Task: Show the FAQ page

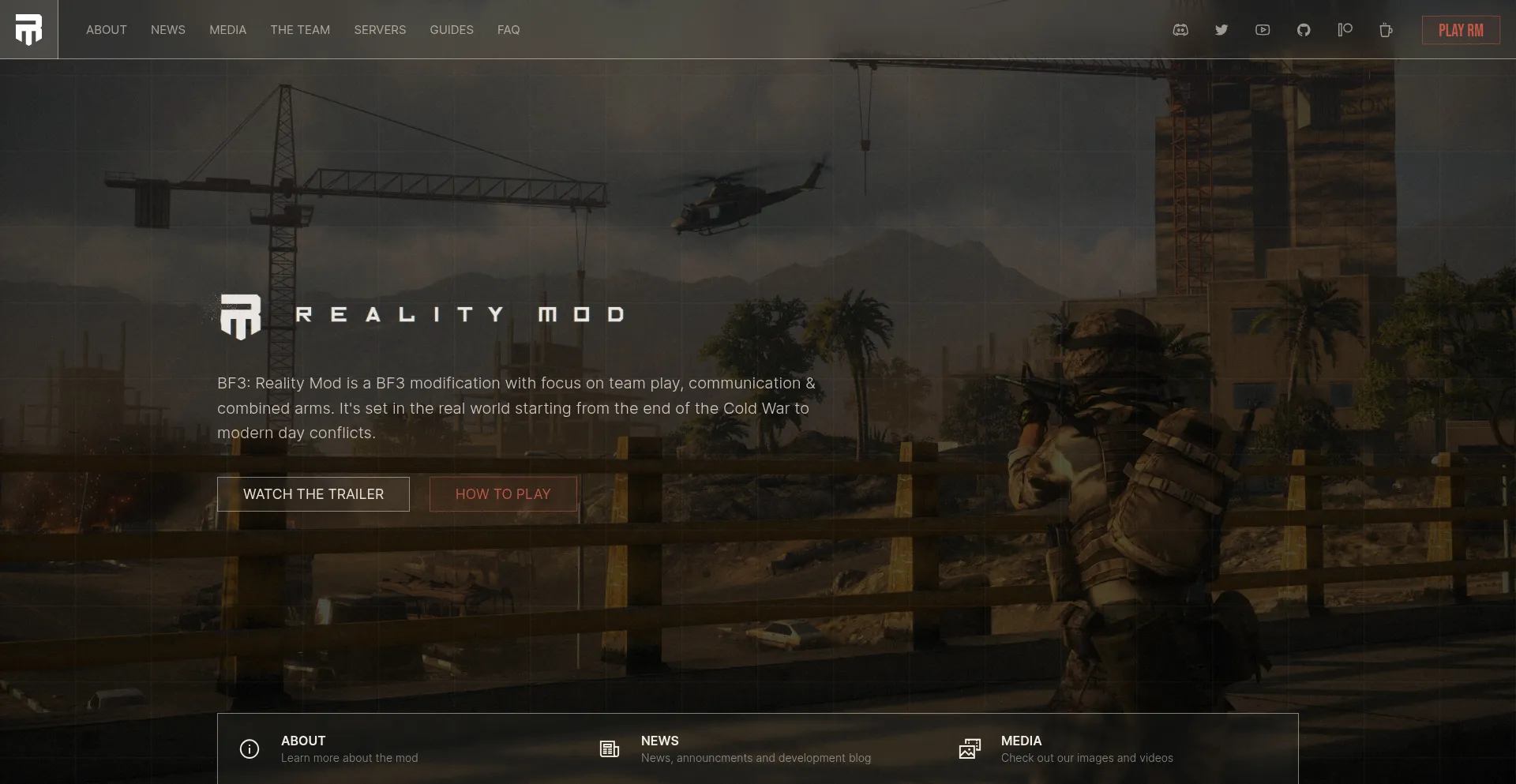Action: 508,30
